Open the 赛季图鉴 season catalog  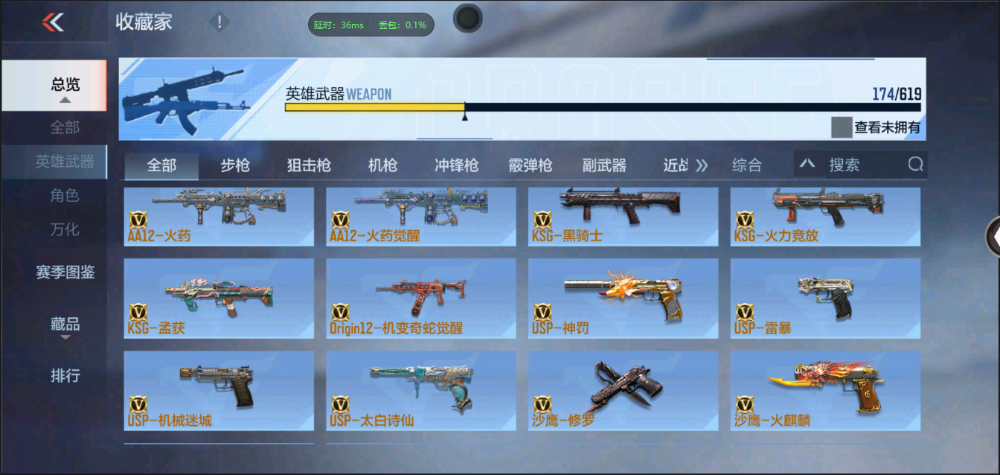66,271
